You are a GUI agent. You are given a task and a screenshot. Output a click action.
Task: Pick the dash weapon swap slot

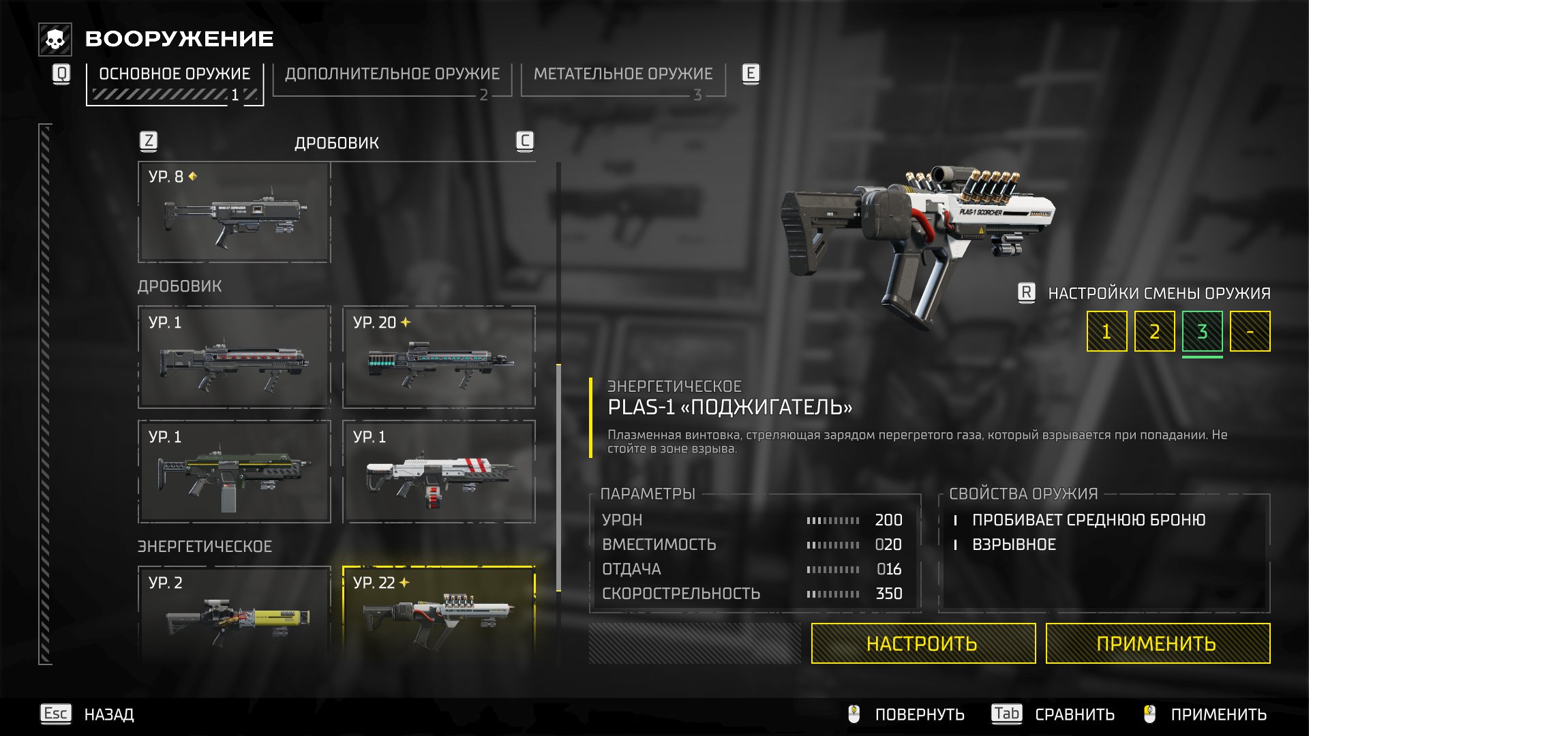click(1250, 332)
